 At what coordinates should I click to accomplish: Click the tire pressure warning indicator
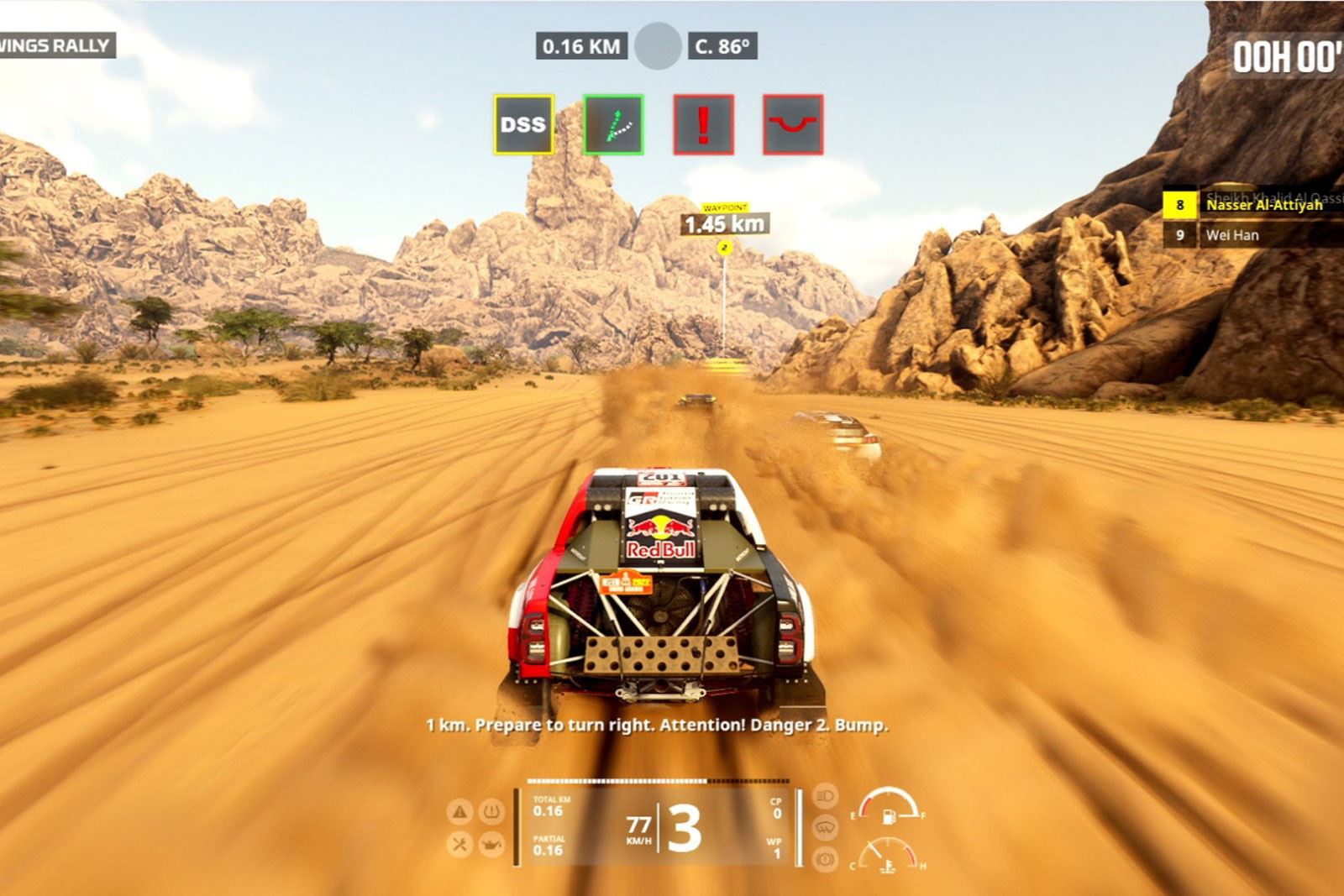click(x=491, y=812)
